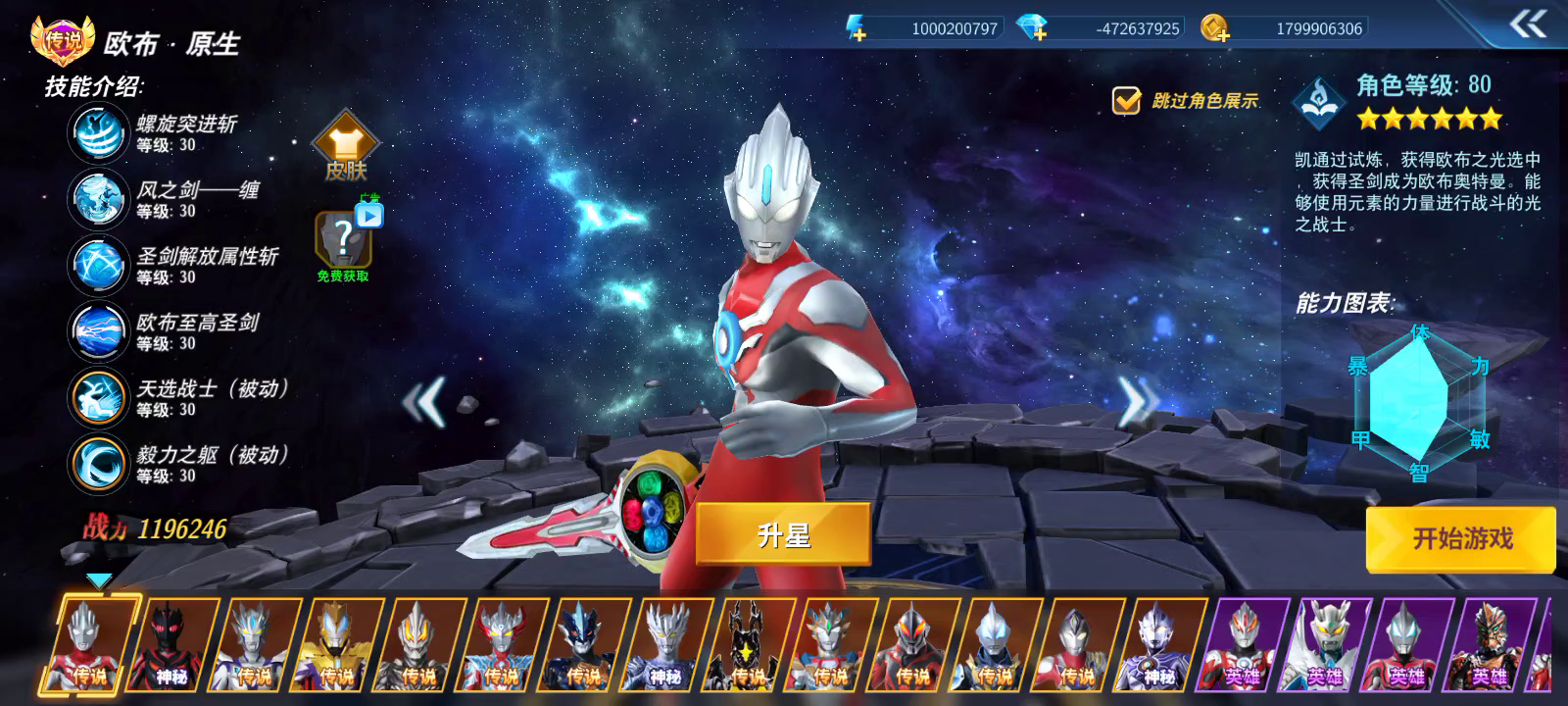Open the 皮肤 skin menu
Viewport: 1568px width, 706px height.
[345, 152]
